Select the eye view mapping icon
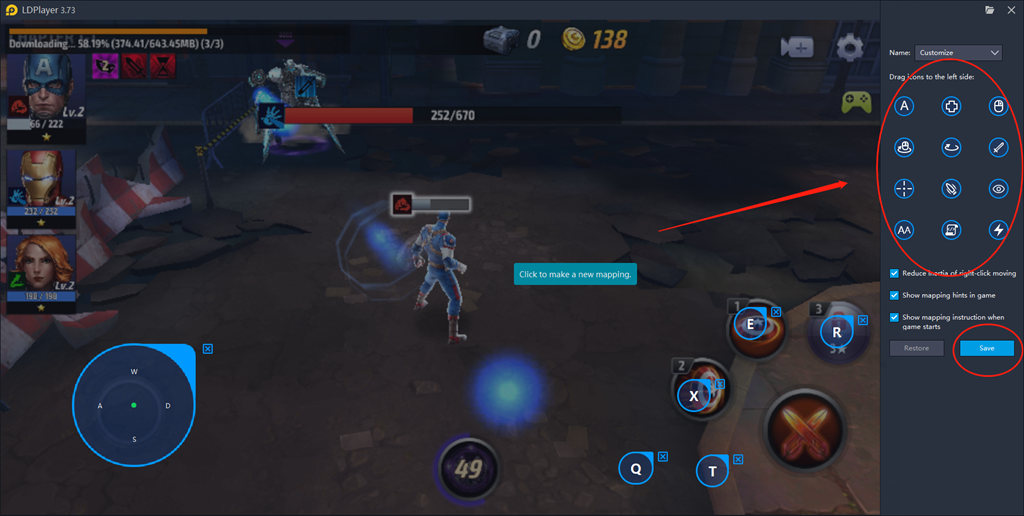The height and width of the screenshot is (516, 1024). pyautogui.click(x=997, y=188)
